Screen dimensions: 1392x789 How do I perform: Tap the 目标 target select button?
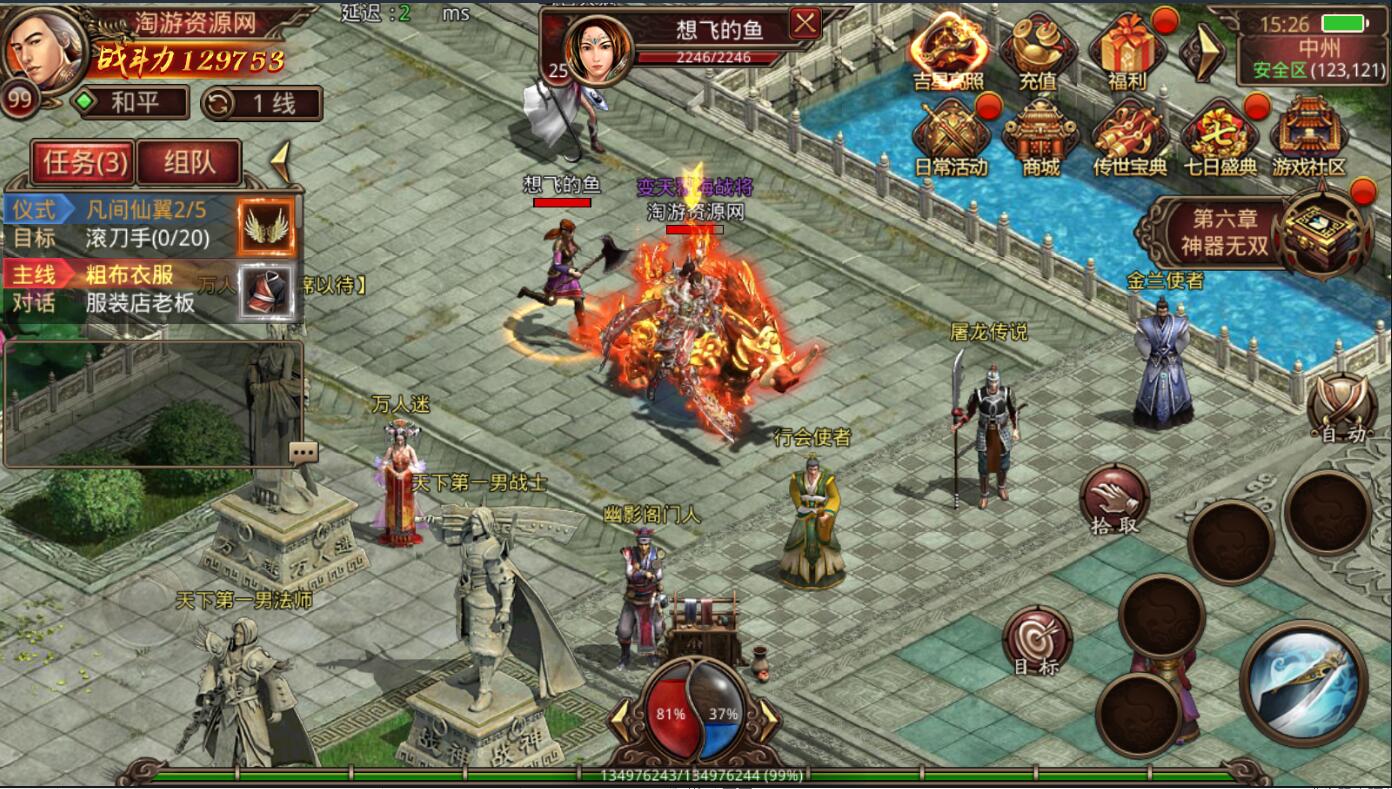[1037, 639]
